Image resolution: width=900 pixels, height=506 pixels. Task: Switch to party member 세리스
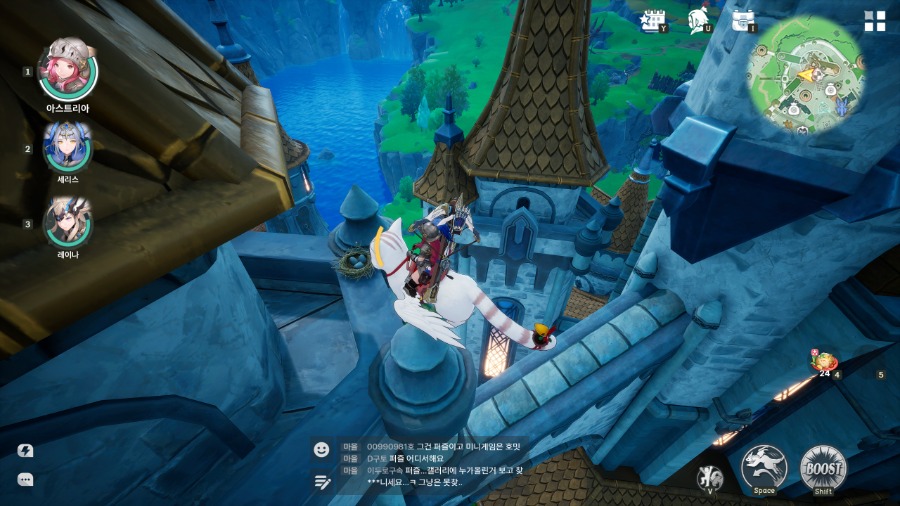pyautogui.click(x=67, y=146)
